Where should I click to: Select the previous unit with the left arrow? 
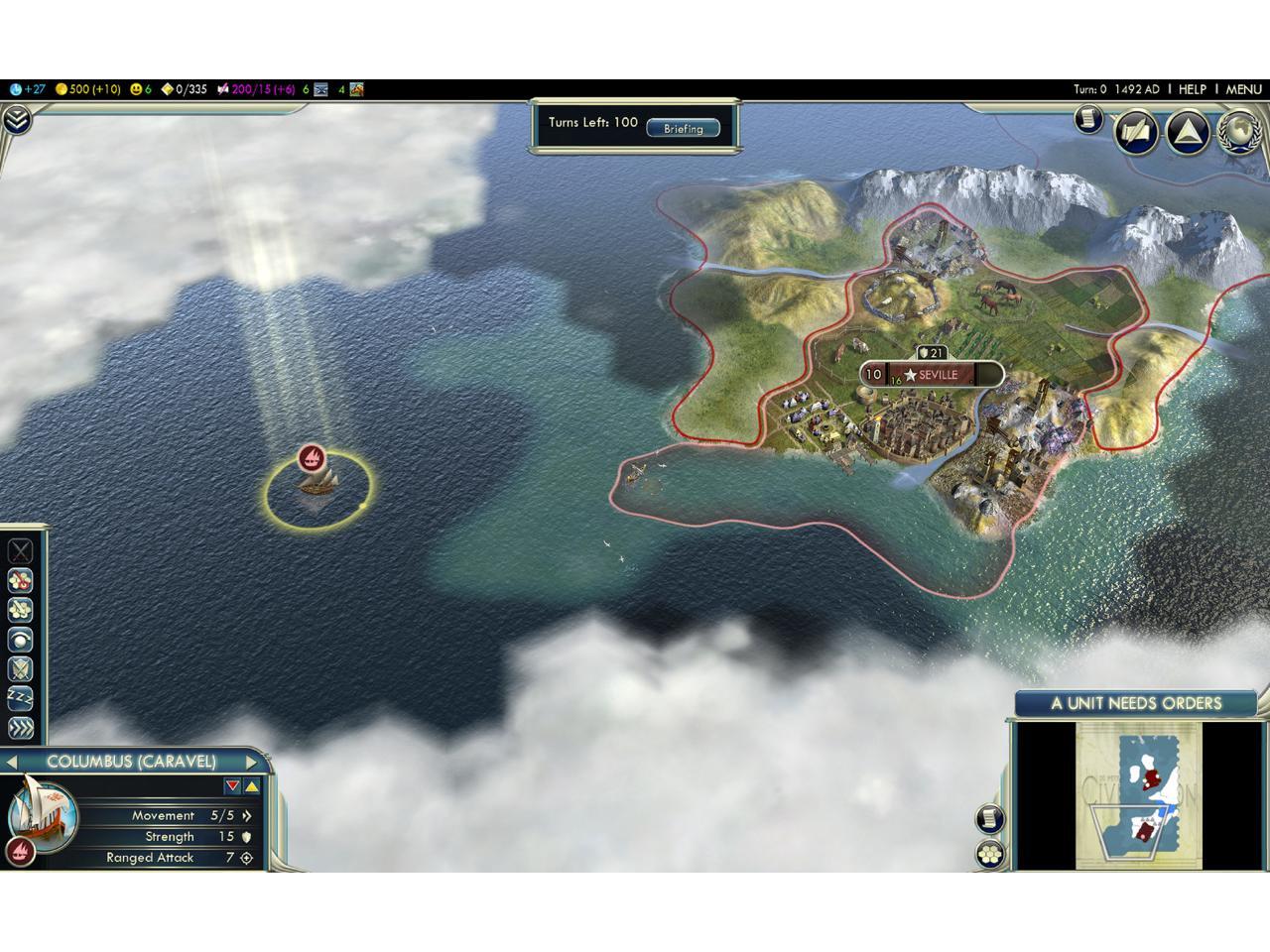pyautogui.click(x=13, y=763)
